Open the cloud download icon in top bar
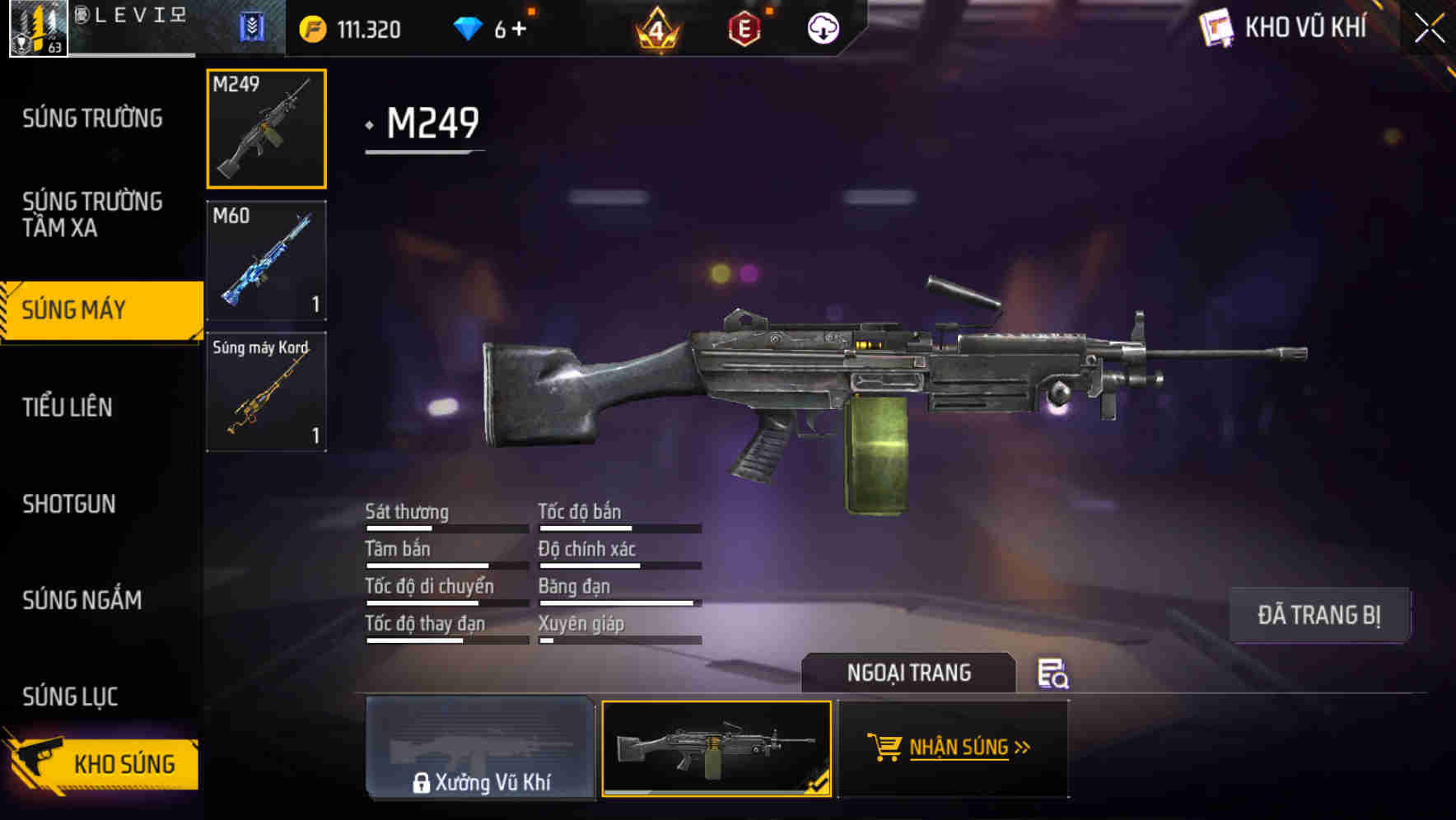 (823, 29)
